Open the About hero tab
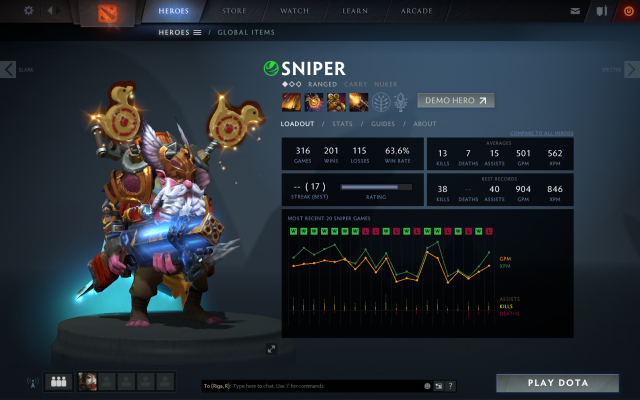Viewport: 640px width, 400px height. 425,124
